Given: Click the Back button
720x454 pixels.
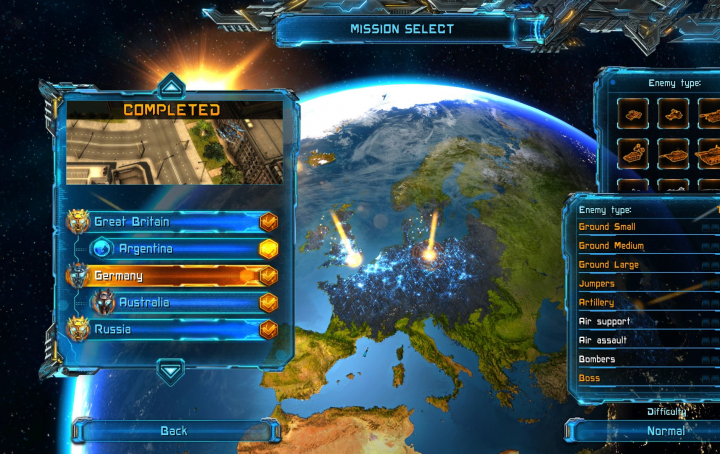Looking at the screenshot, I should tap(174, 431).
